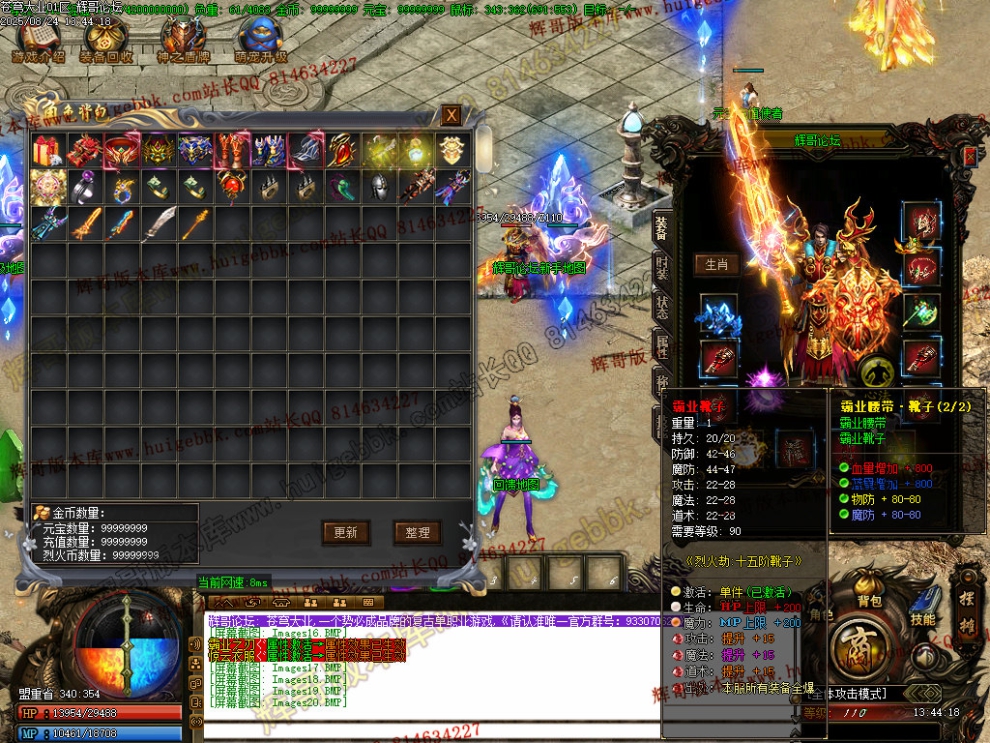Close the character bag window
Image resolution: width=990 pixels, height=743 pixels.
tap(451, 115)
